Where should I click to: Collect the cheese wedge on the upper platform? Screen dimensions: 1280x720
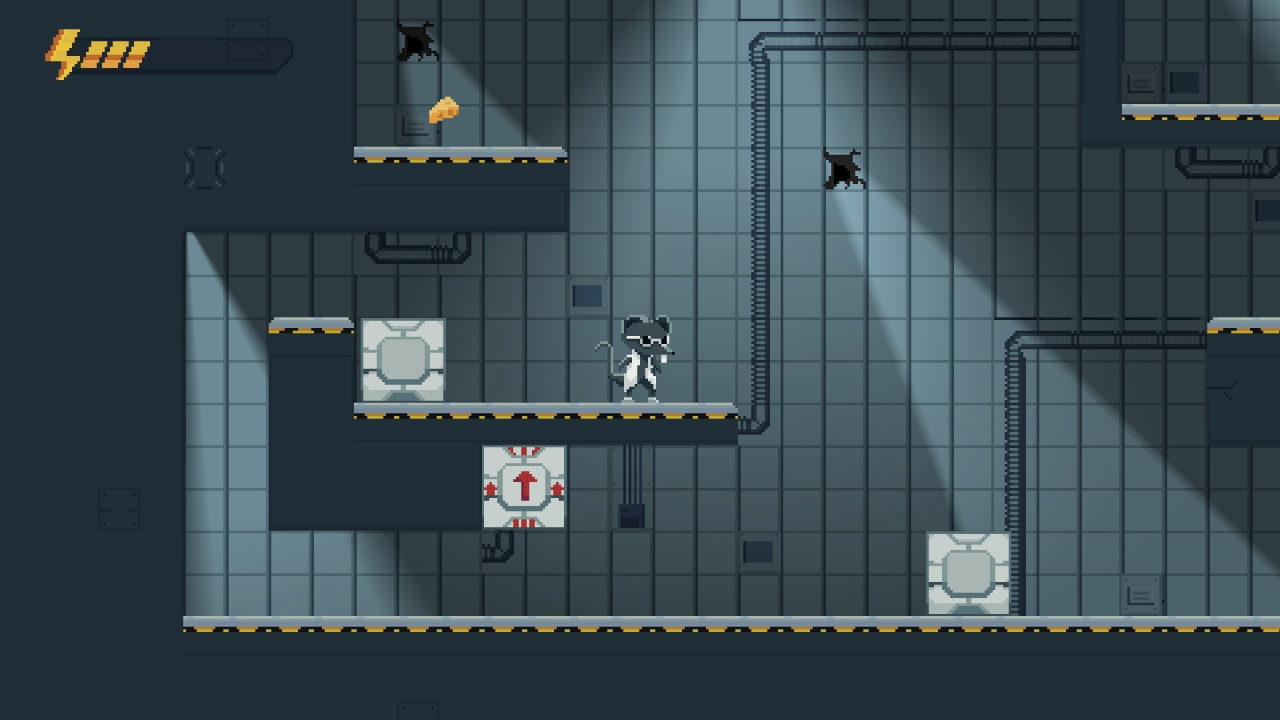click(443, 110)
